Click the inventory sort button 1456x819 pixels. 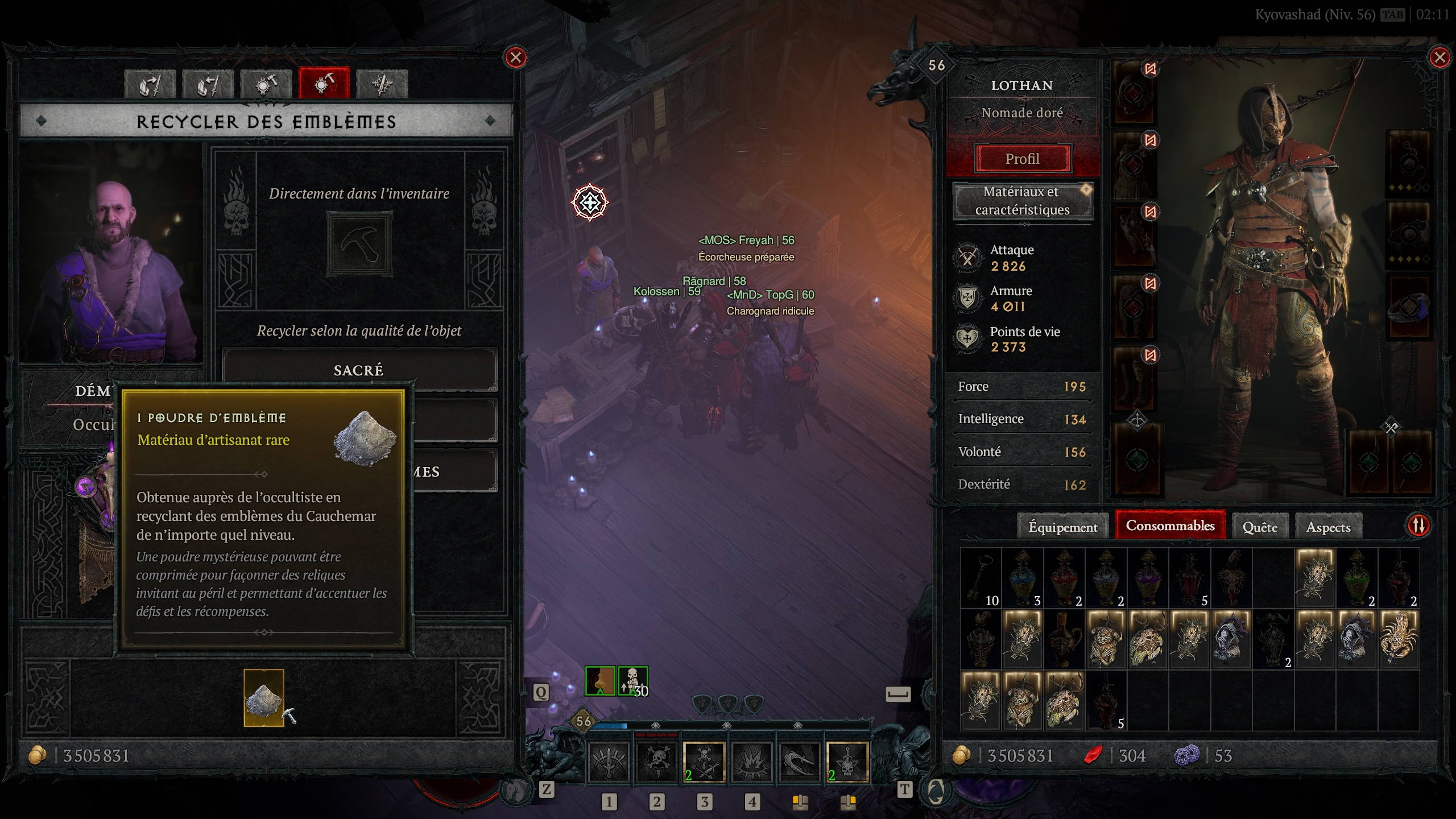pyautogui.click(x=1418, y=526)
